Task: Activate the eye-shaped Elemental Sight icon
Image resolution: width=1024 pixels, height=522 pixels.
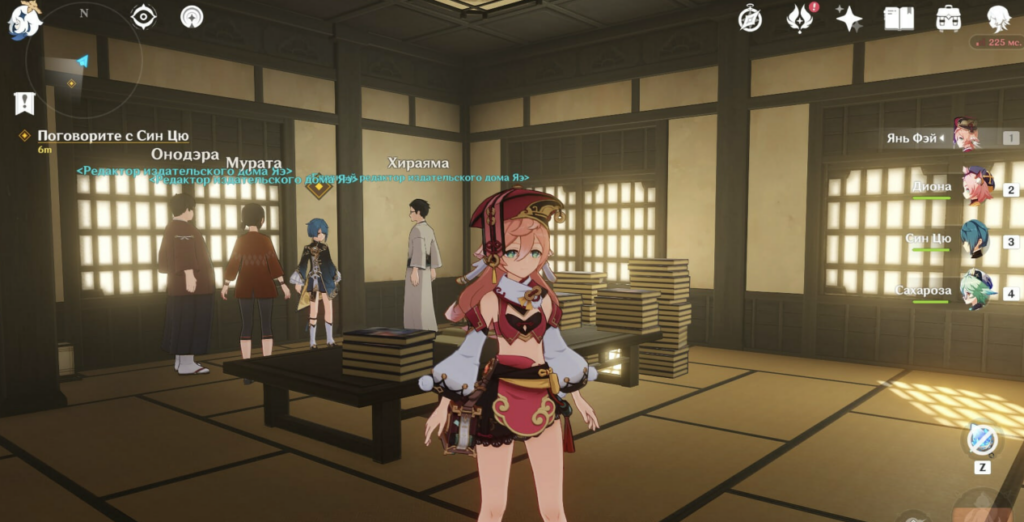Action: (144, 17)
